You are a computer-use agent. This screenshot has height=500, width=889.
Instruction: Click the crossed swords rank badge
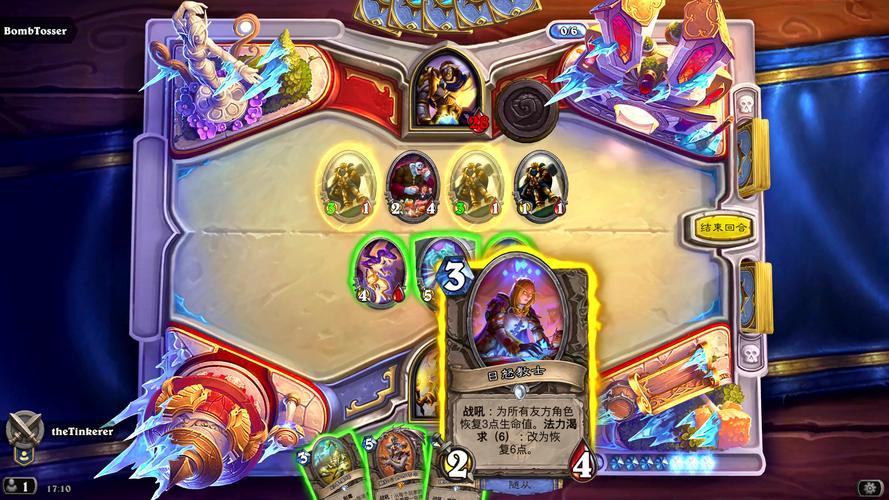pos(23,432)
